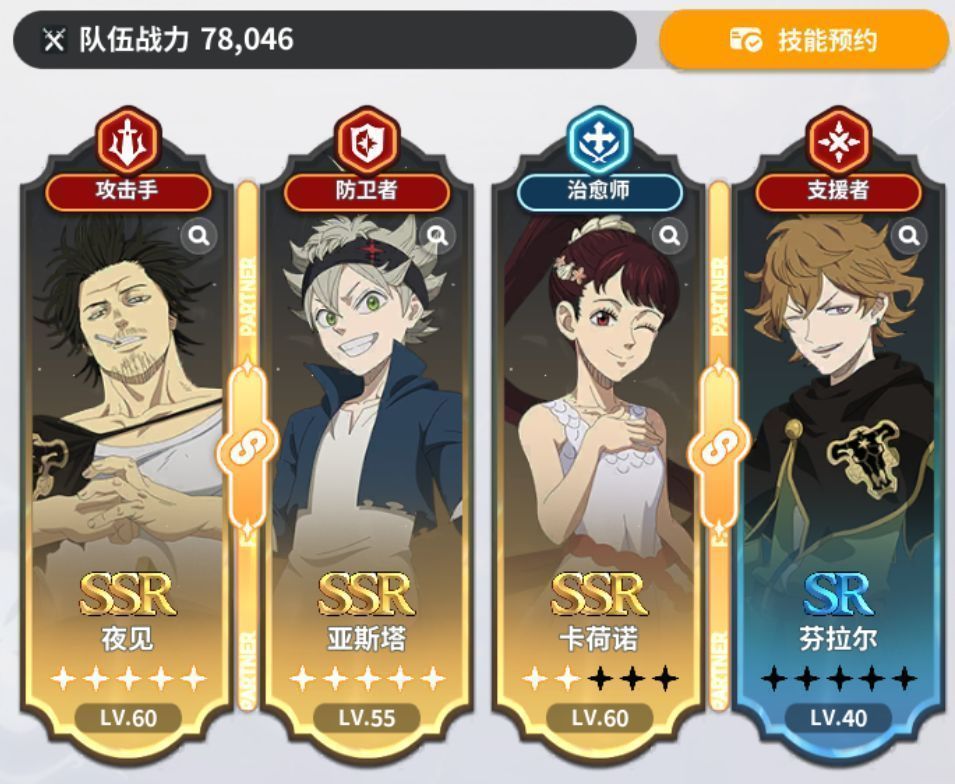The height and width of the screenshot is (784, 955).
Task: View 亚斯塔 details via magnifier icon
Action: pyautogui.click(x=438, y=236)
